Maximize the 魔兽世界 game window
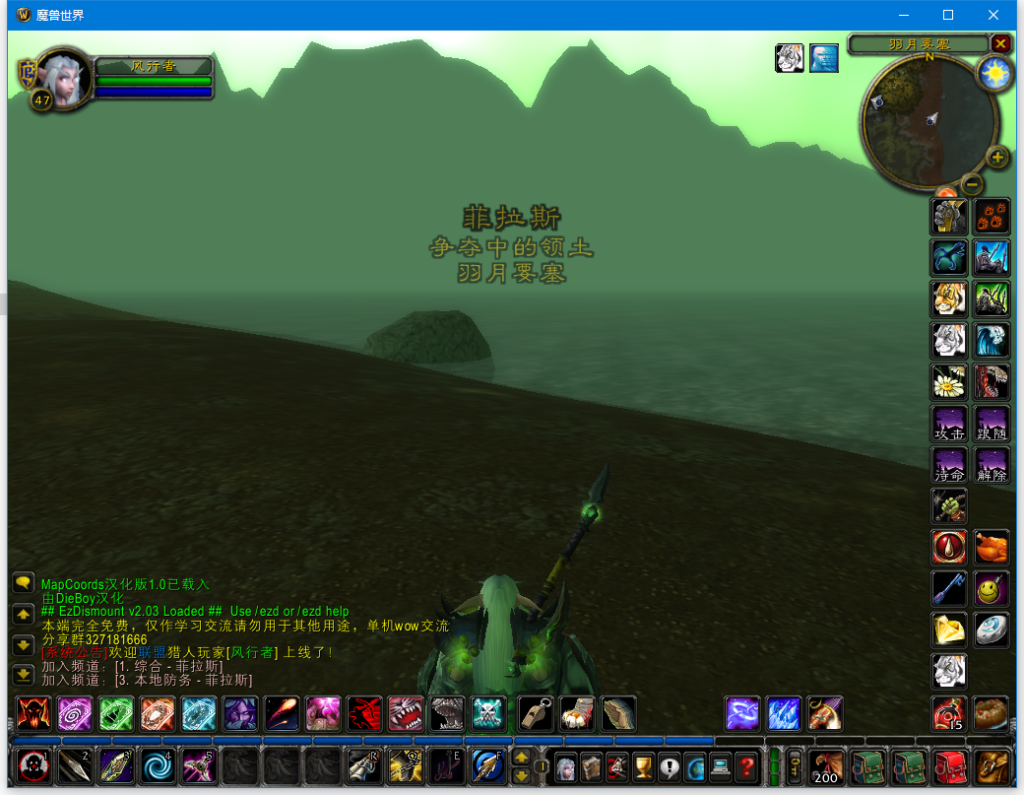Image resolution: width=1024 pixels, height=795 pixels. click(x=948, y=15)
